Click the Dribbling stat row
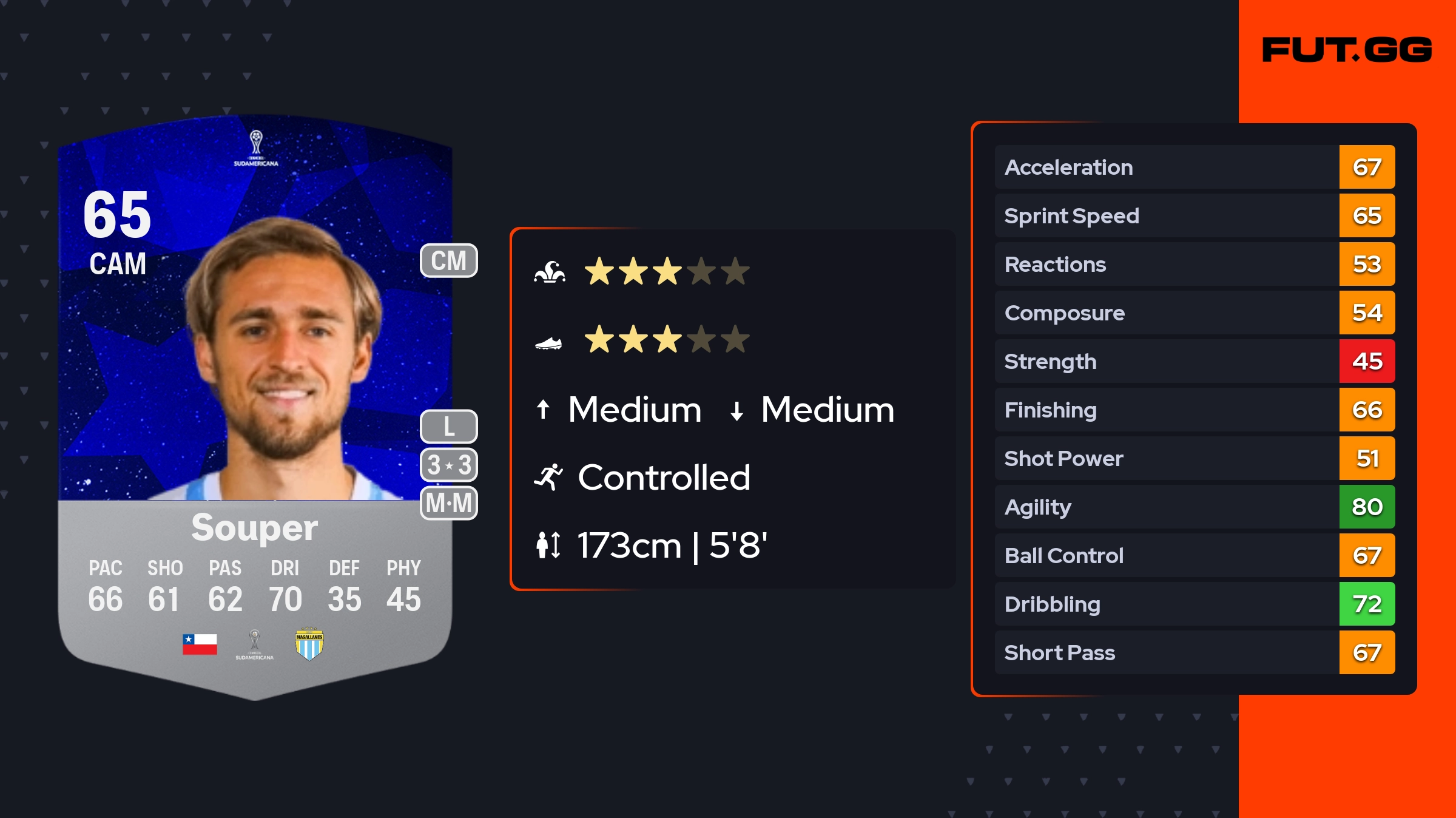Image resolution: width=1456 pixels, height=818 pixels. tap(1194, 604)
